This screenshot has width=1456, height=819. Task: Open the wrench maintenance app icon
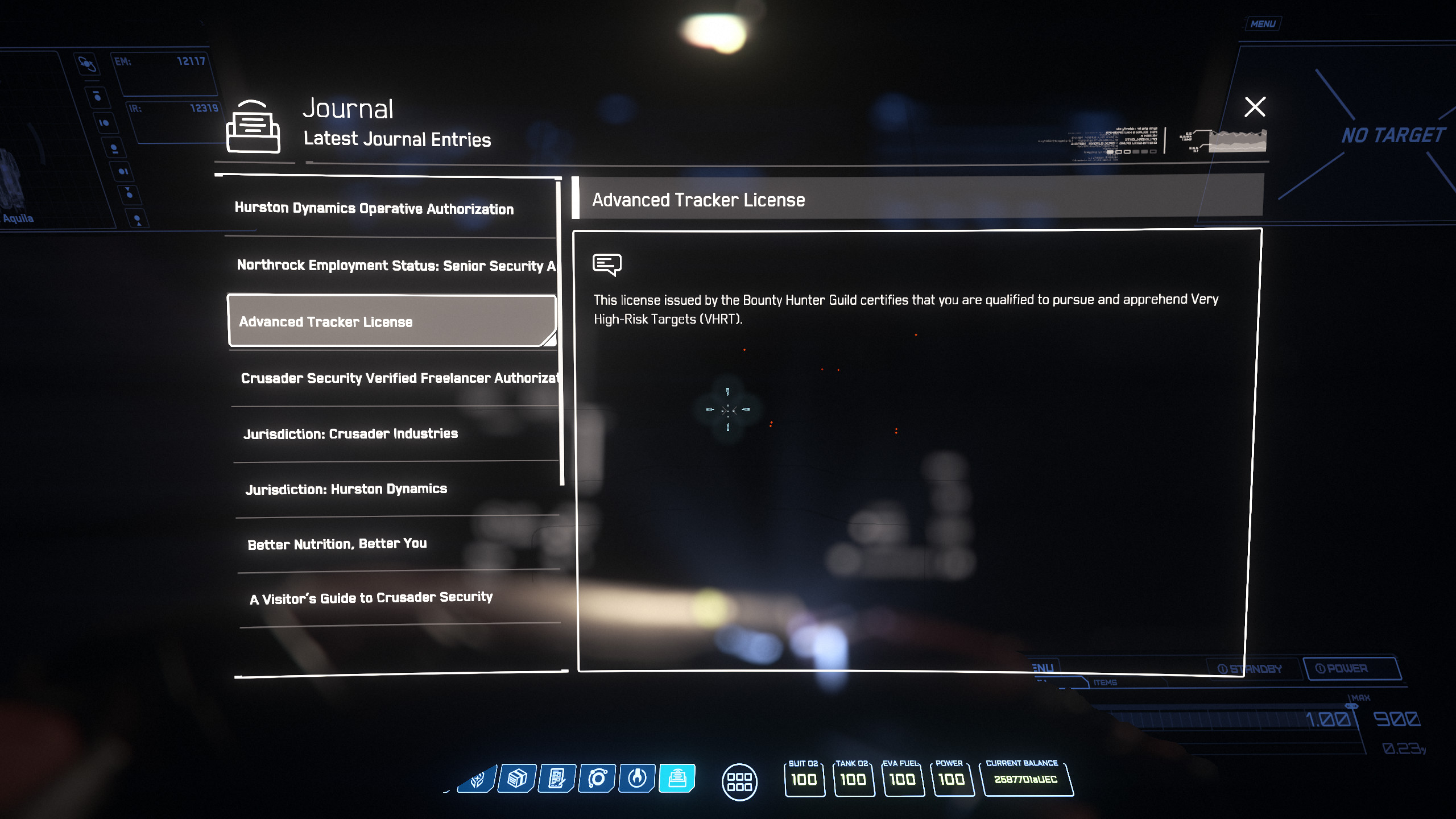click(x=637, y=778)
